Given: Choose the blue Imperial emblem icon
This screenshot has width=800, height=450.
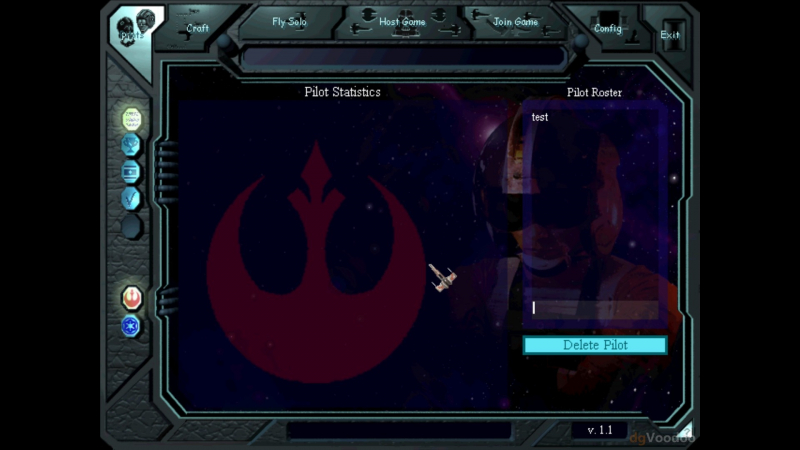Looking at the screenshot, I should [132, 325].
